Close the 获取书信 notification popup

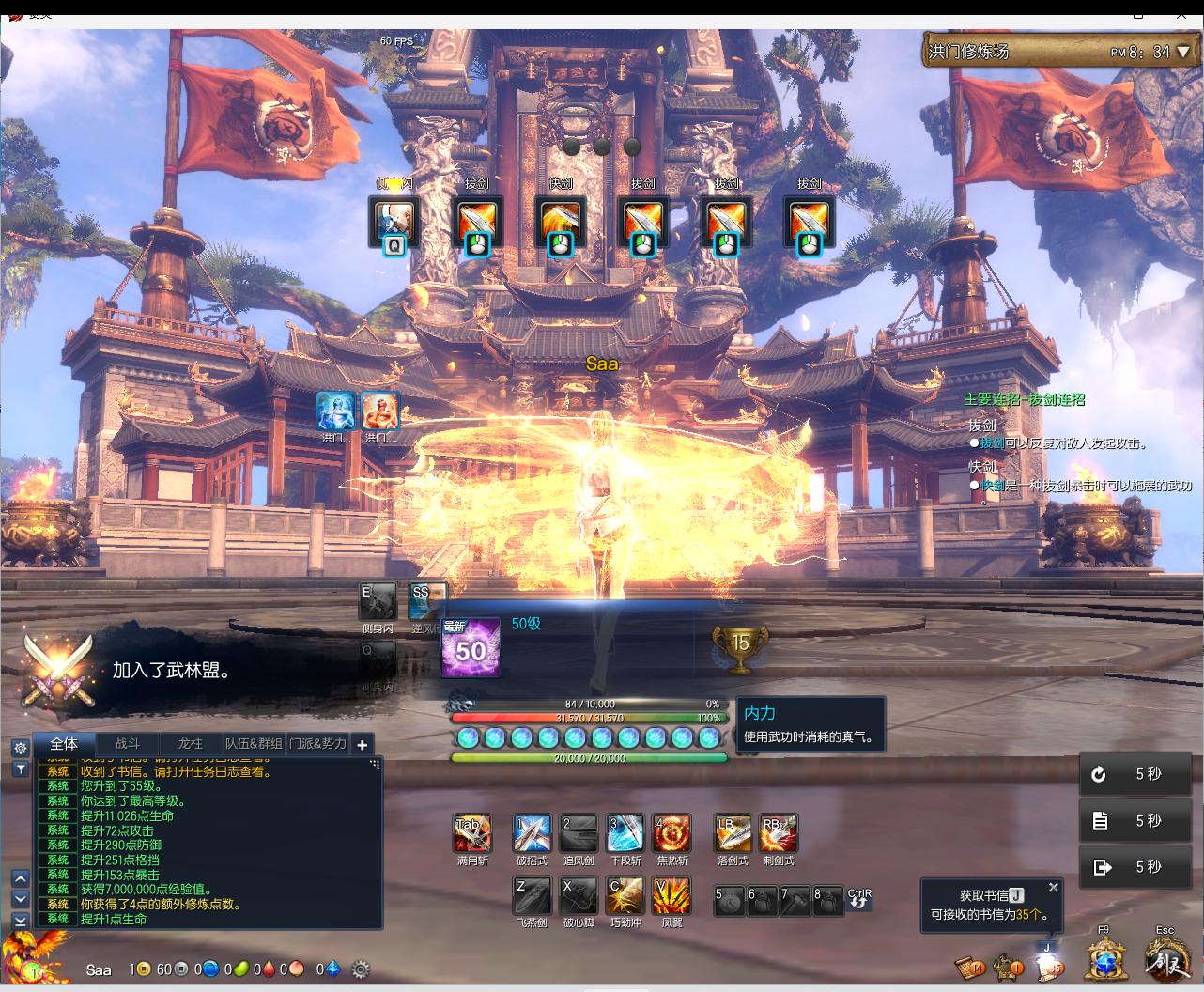click(1054, 887)
